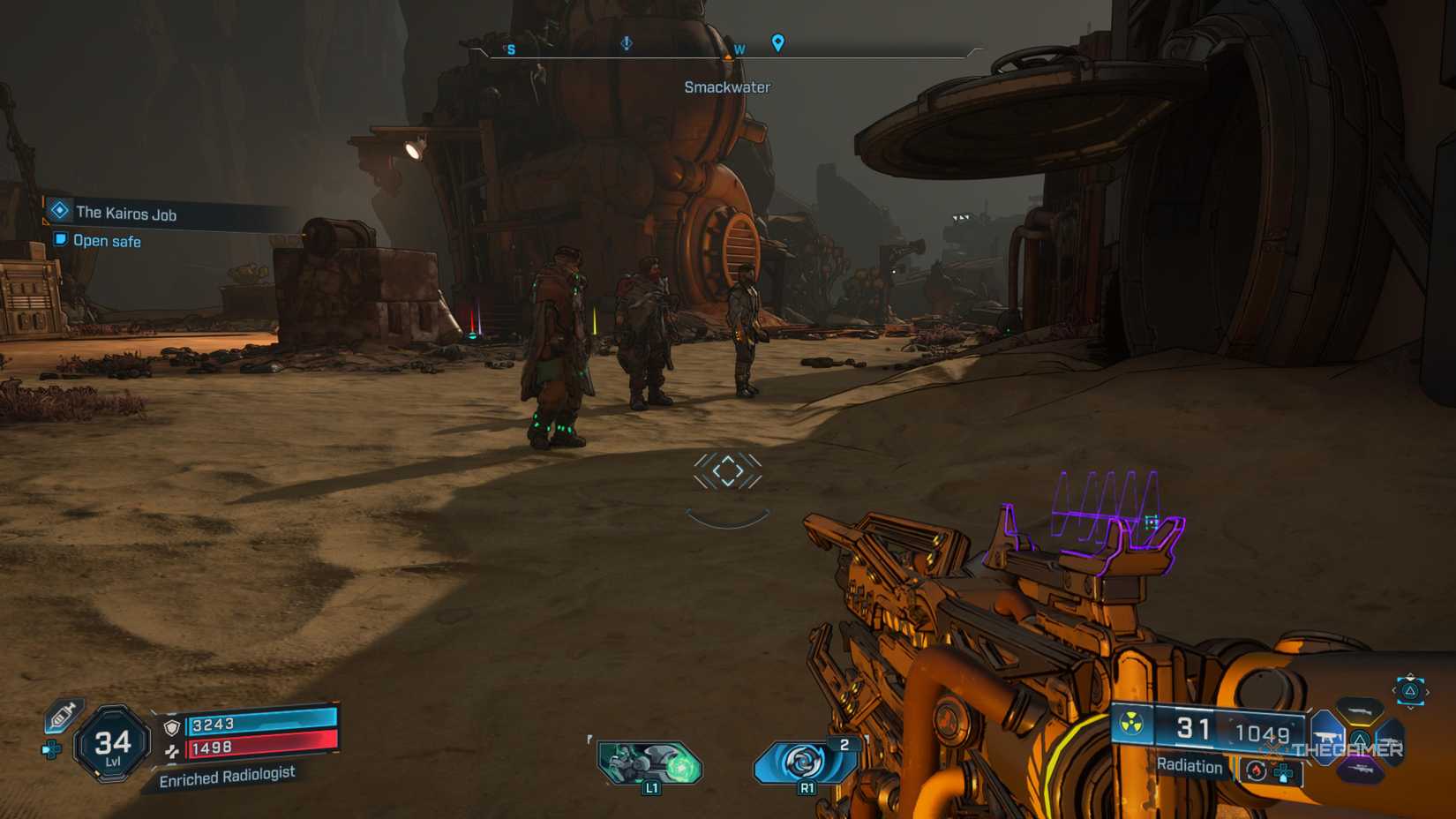Expand the diamond quest marker in the objectives panel
Viewport: 1456px width, 819px height.
[58, 212]
